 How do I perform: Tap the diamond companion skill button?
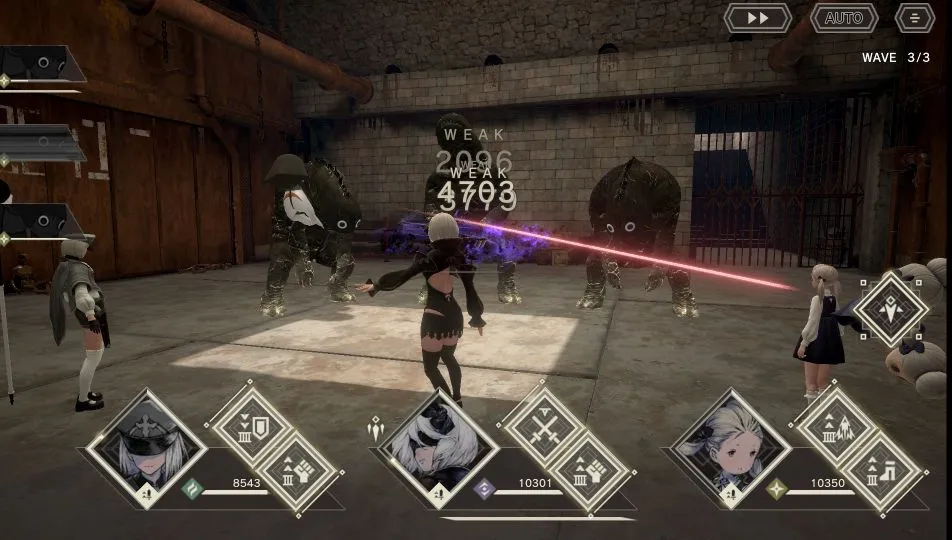tap(890, 309)
